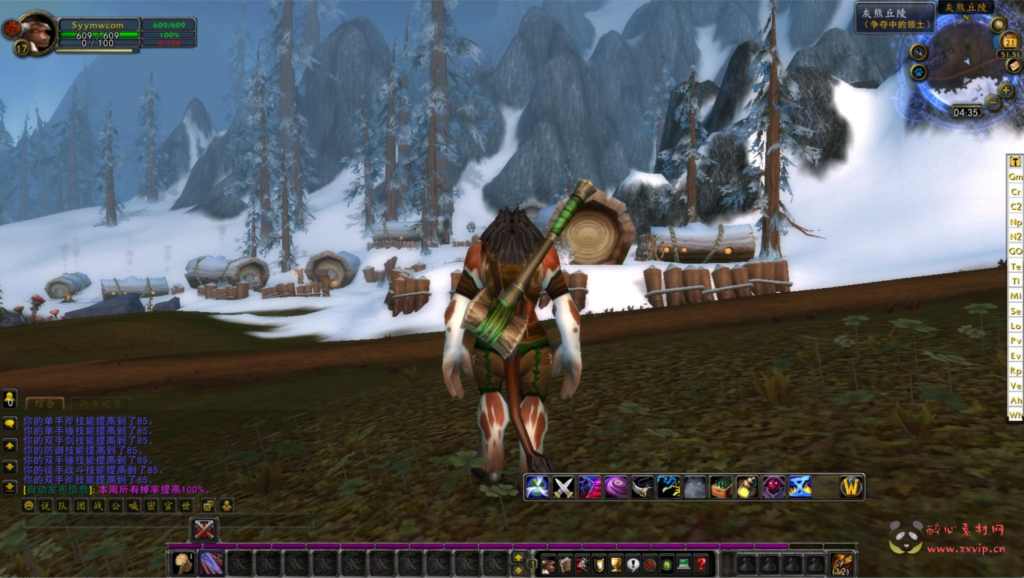1024x578 pixels.
Task: Click the World of Warcraft logo button
Action: [850, 487]
